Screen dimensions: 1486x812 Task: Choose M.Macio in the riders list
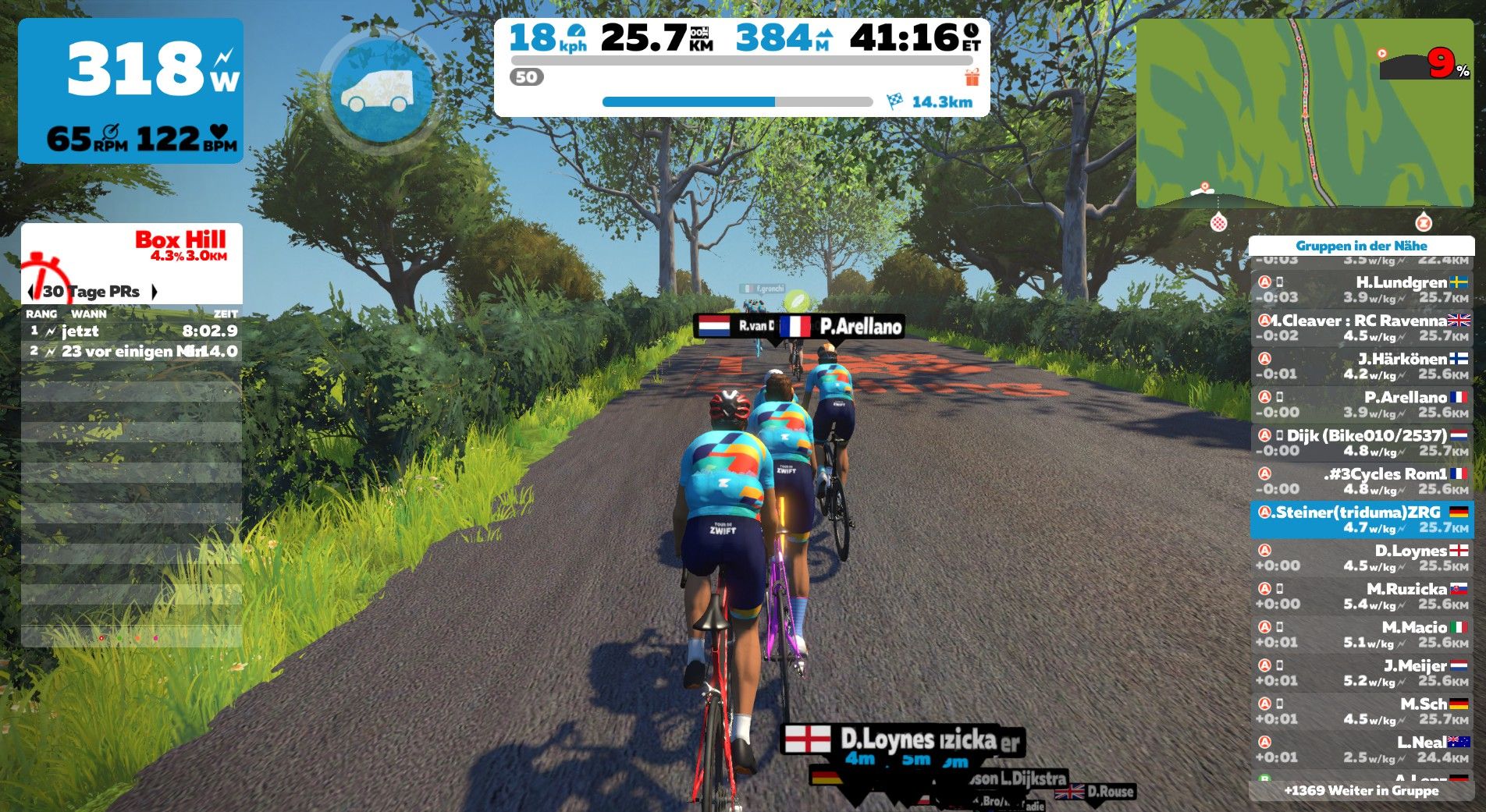pyautogui.click(x=1361, y=634)
